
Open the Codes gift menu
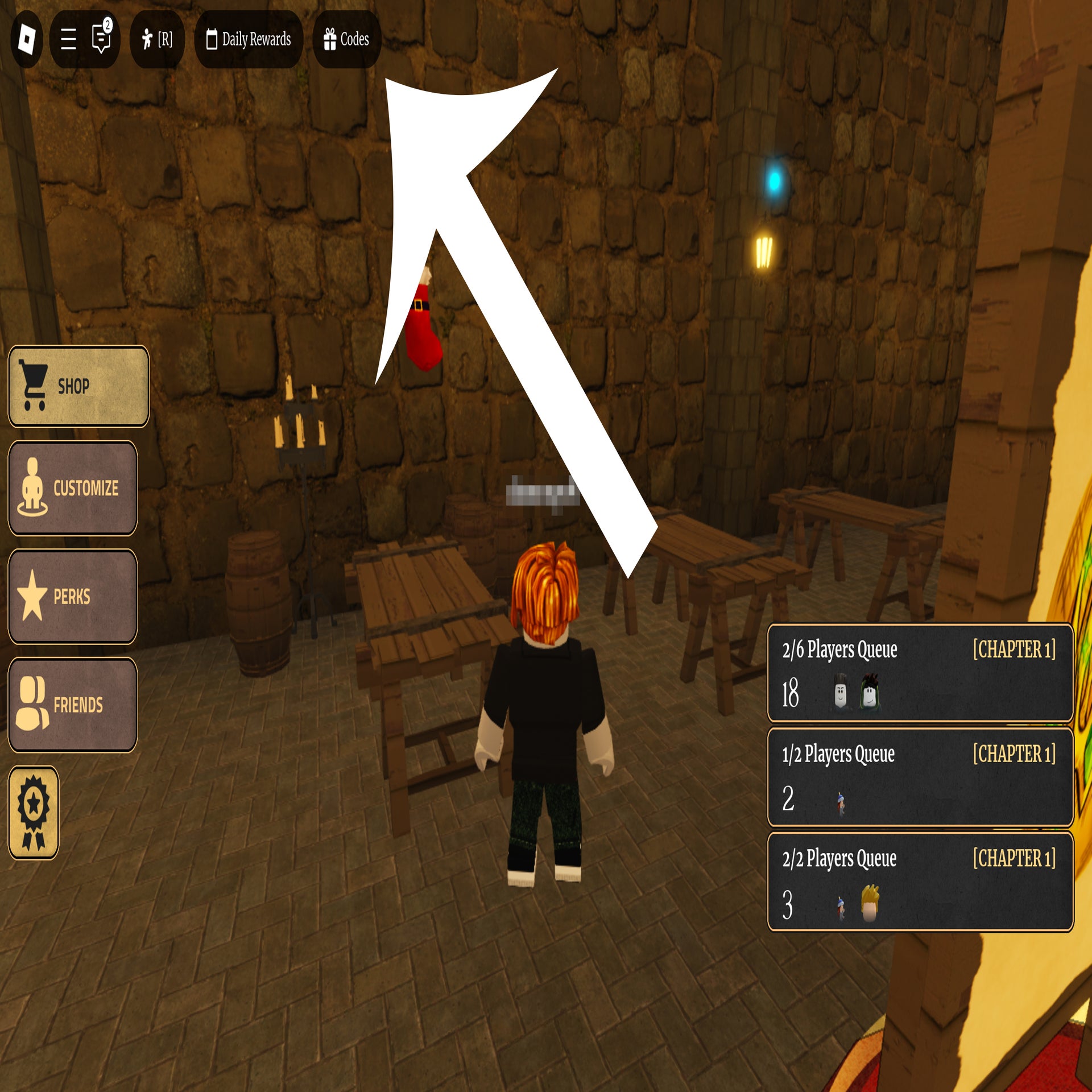click(x=346, y=39)
